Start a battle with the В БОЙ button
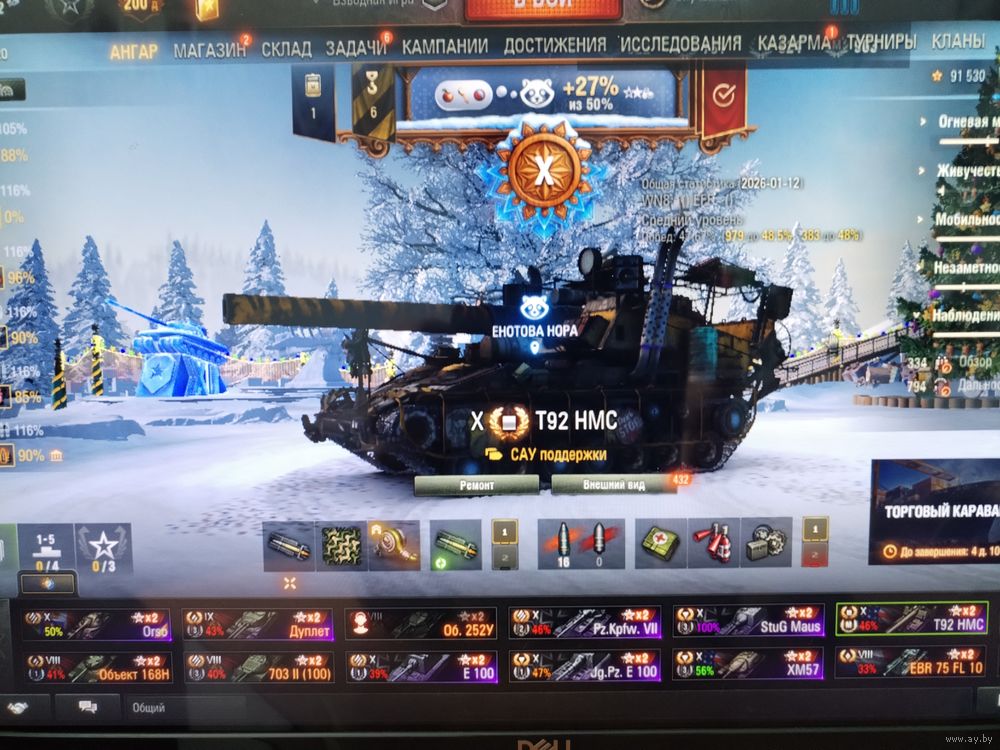Viewport: 1000px width, 750px height. click(x=542, y=8)
